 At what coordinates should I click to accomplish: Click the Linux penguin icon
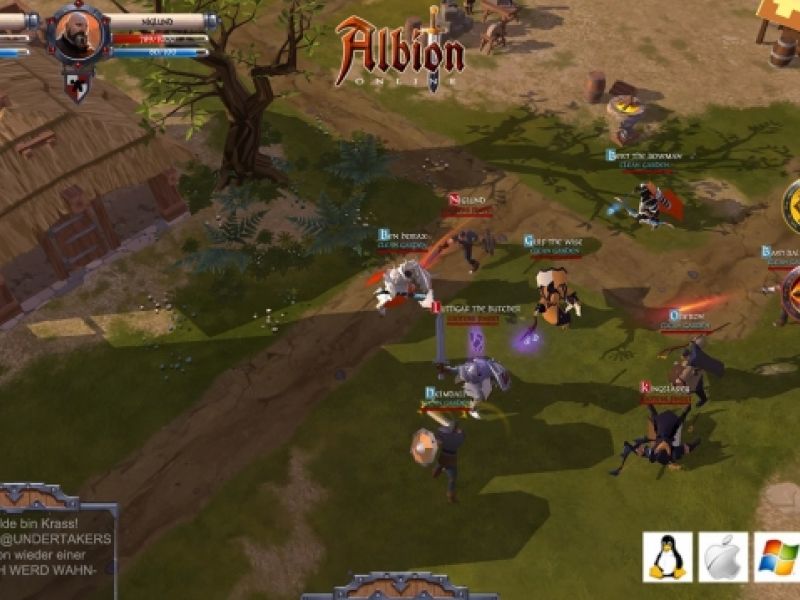coord(667,556)
